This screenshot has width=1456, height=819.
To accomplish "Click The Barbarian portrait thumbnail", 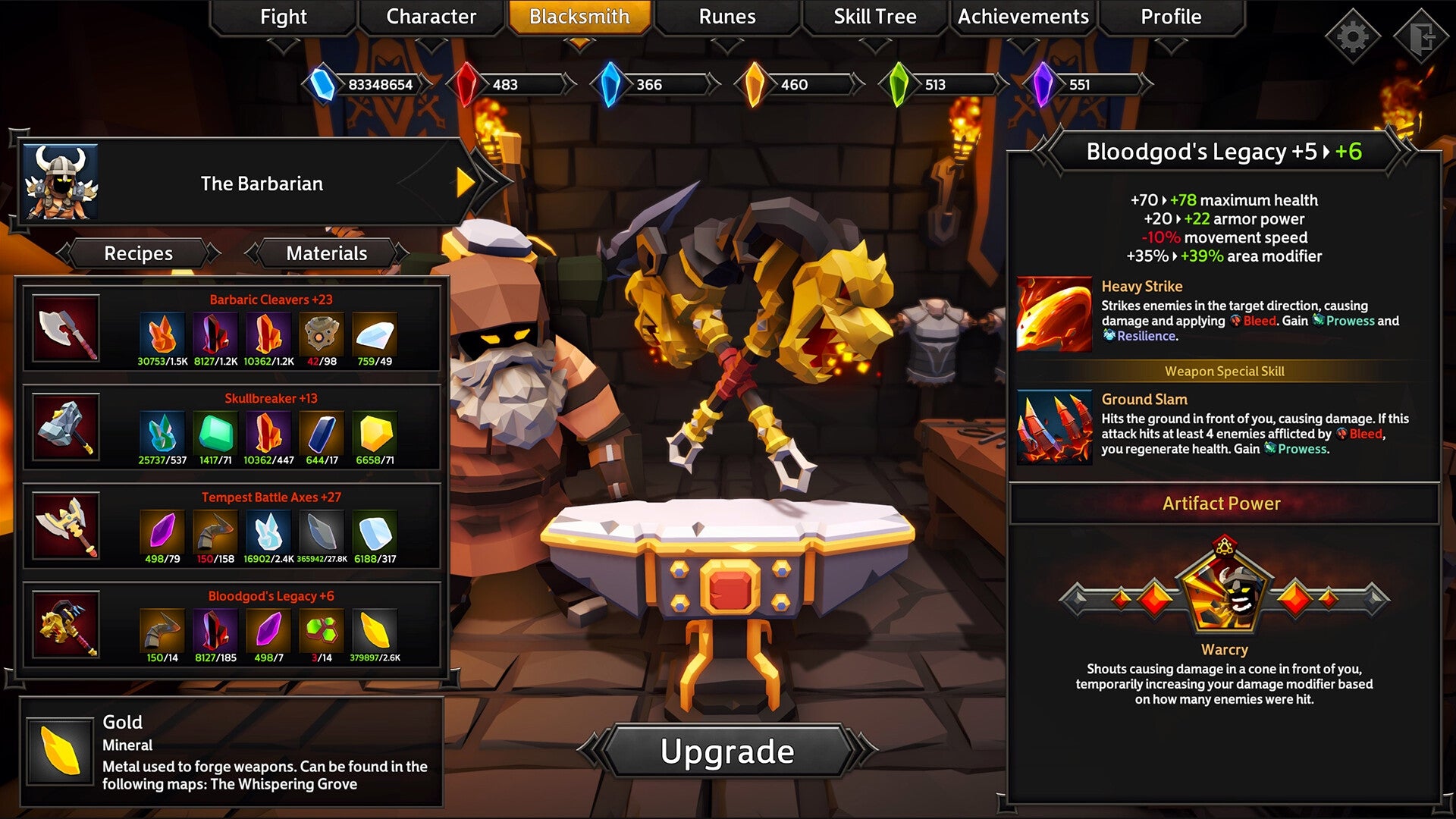I will click(62, 183).
